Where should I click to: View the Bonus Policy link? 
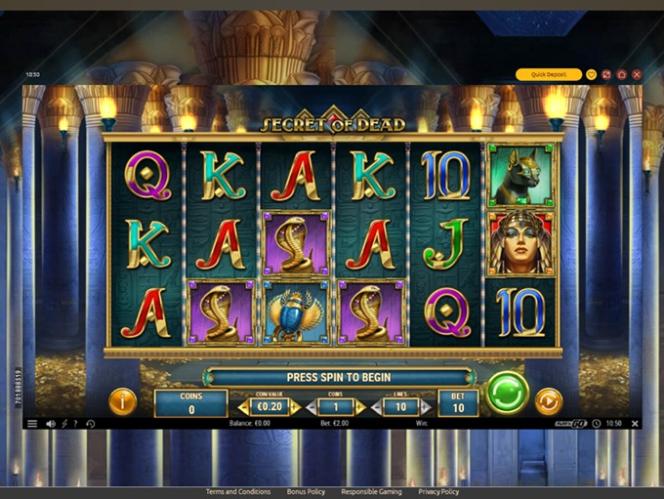pos(305,492)
